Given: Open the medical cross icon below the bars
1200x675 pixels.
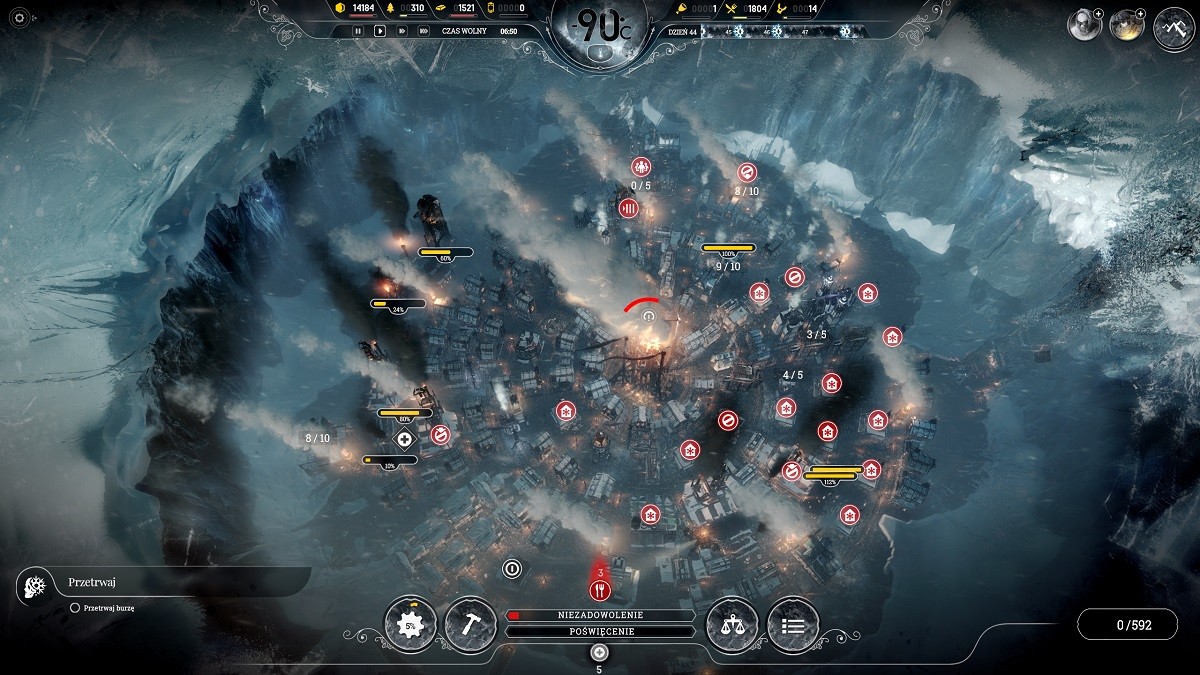Looking at the screenshot, I should coord(405,439).
